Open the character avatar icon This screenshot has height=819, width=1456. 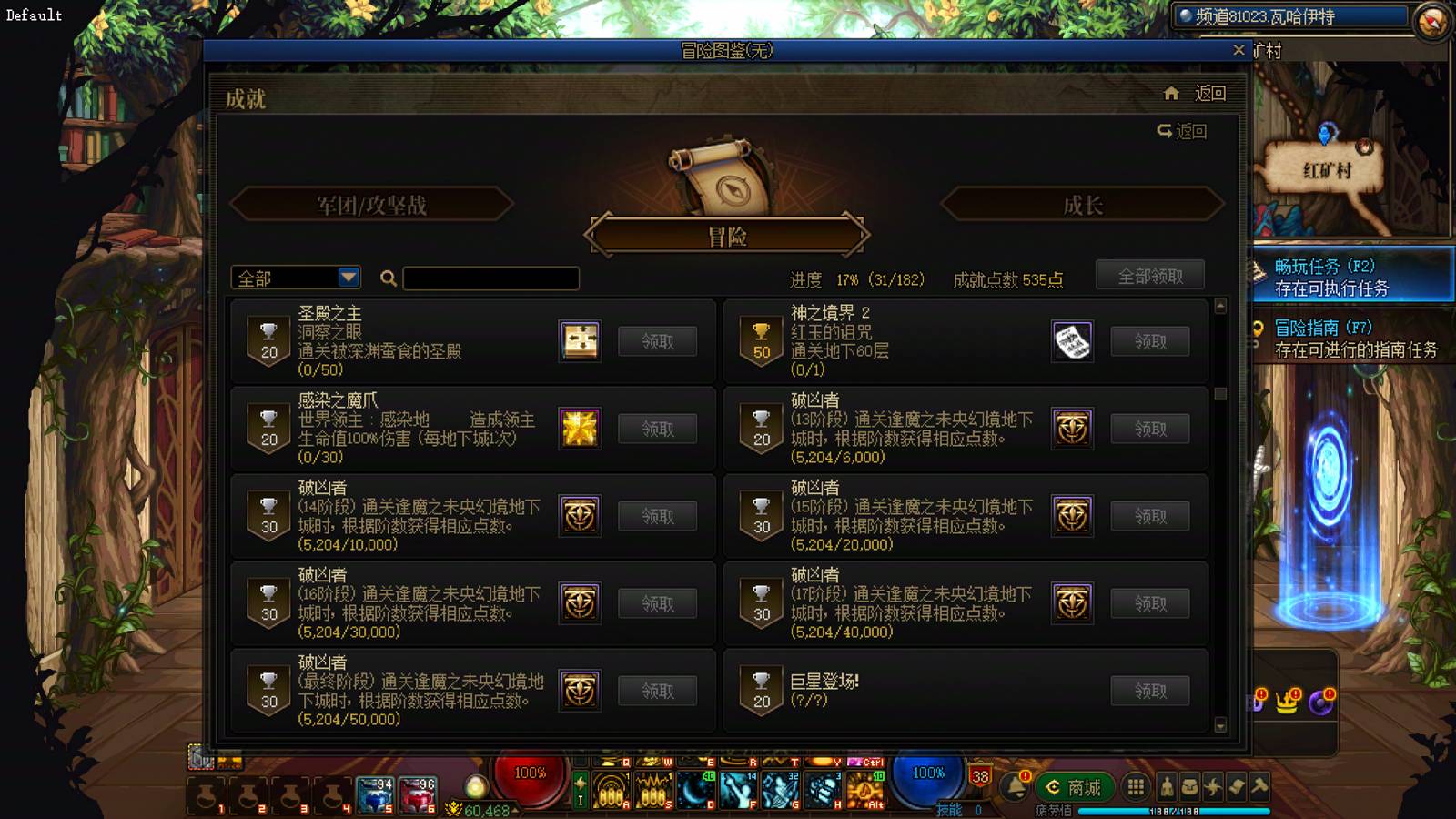coord(1166,788)
